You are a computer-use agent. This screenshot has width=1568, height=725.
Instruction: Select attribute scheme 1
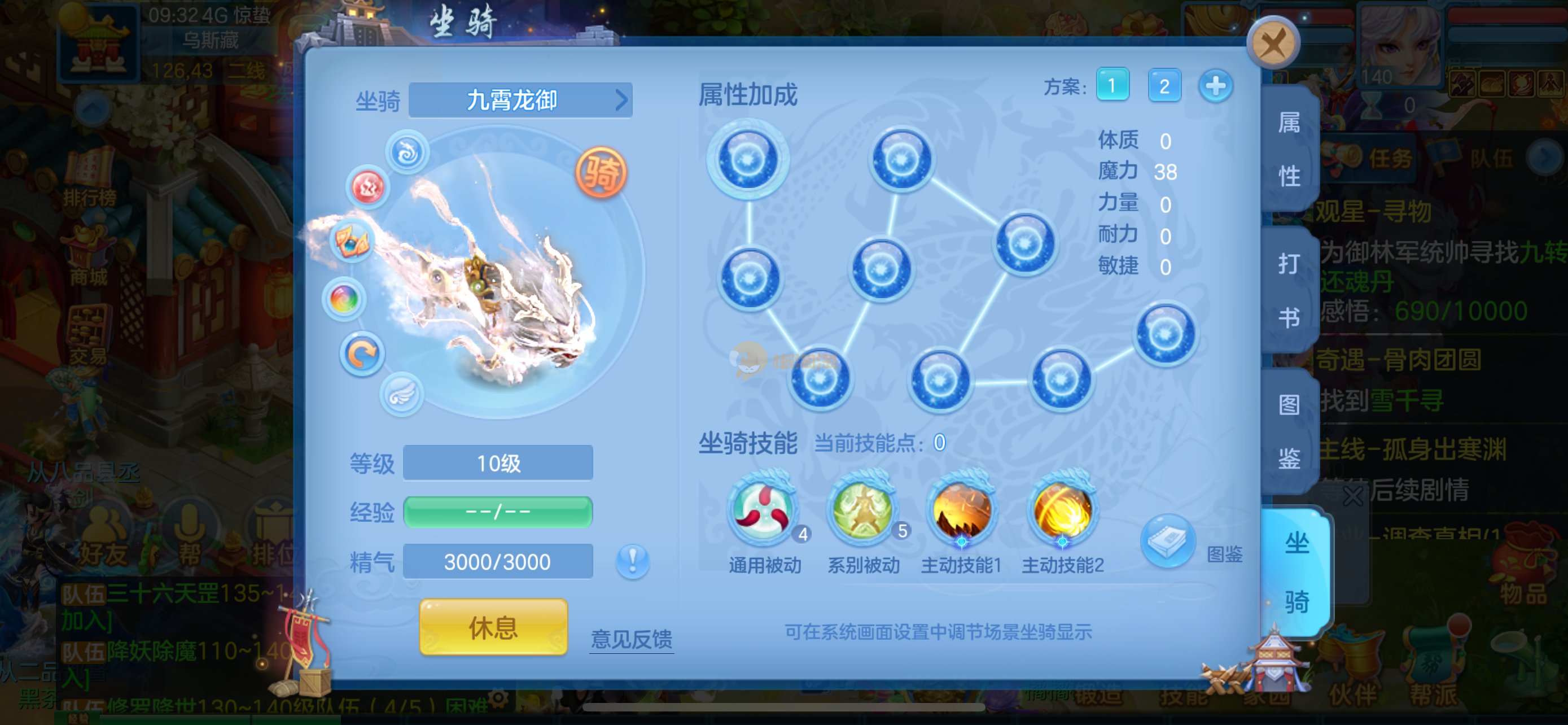(1112, 86)
